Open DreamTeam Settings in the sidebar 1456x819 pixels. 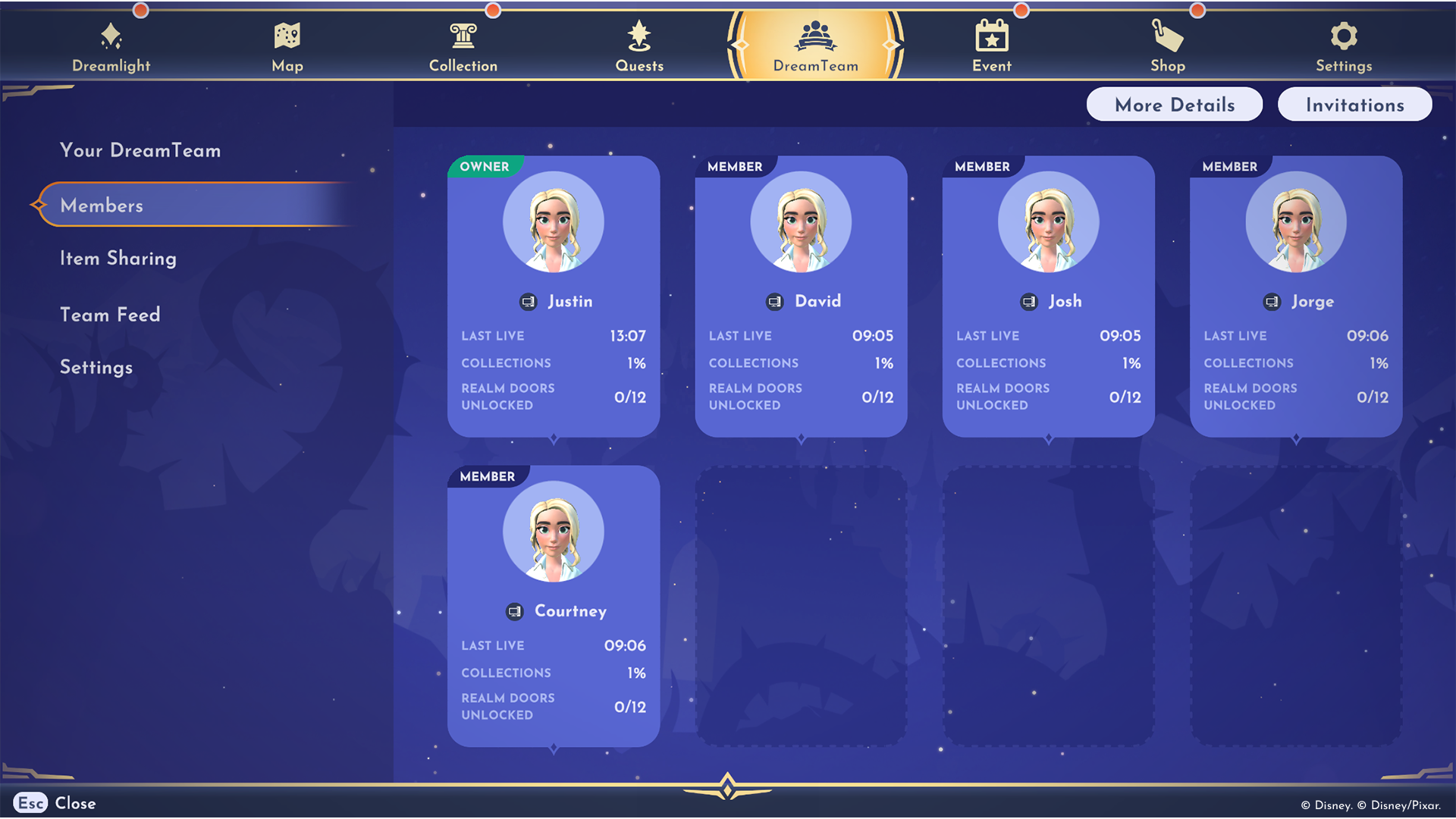96,368
